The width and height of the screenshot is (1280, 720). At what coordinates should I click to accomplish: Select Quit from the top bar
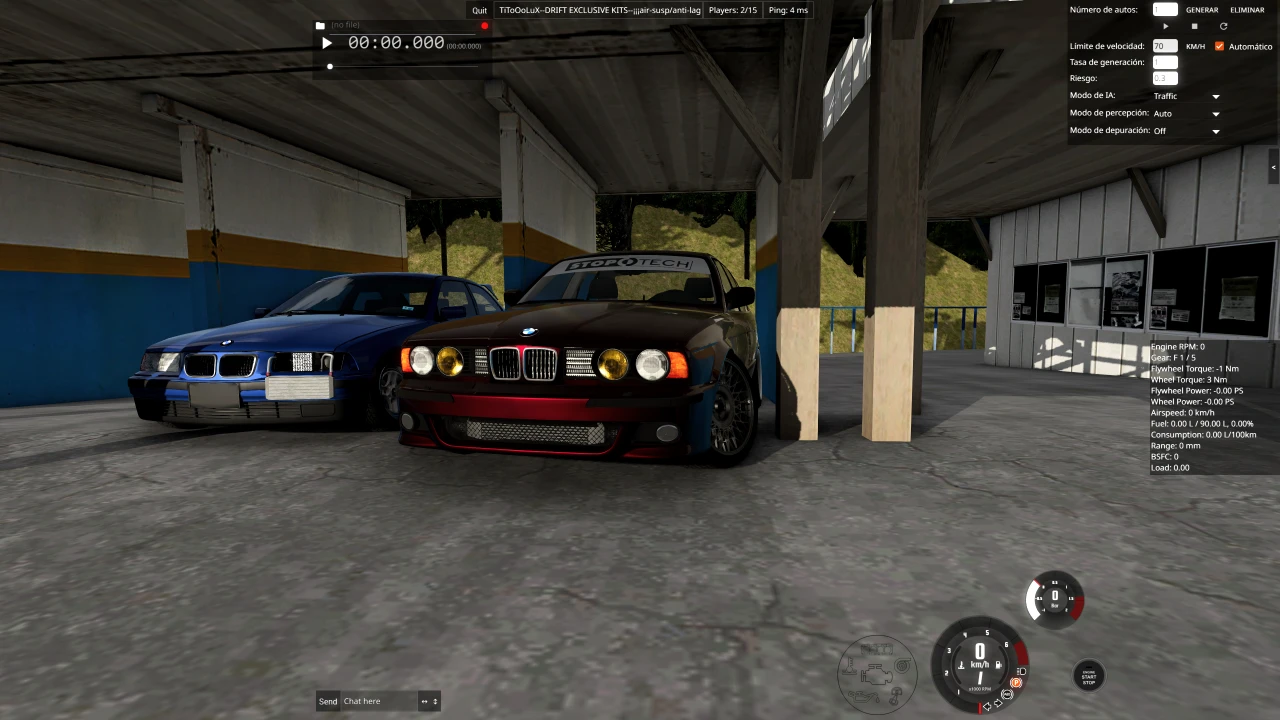click(479, 10)
